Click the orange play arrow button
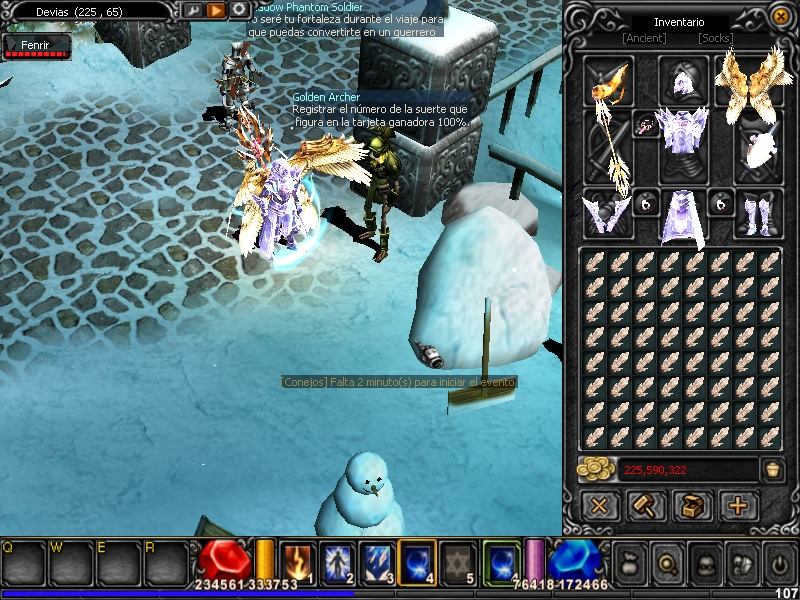Image resolution: width=800 pixels, height=600 pixels. click(216, 10)
